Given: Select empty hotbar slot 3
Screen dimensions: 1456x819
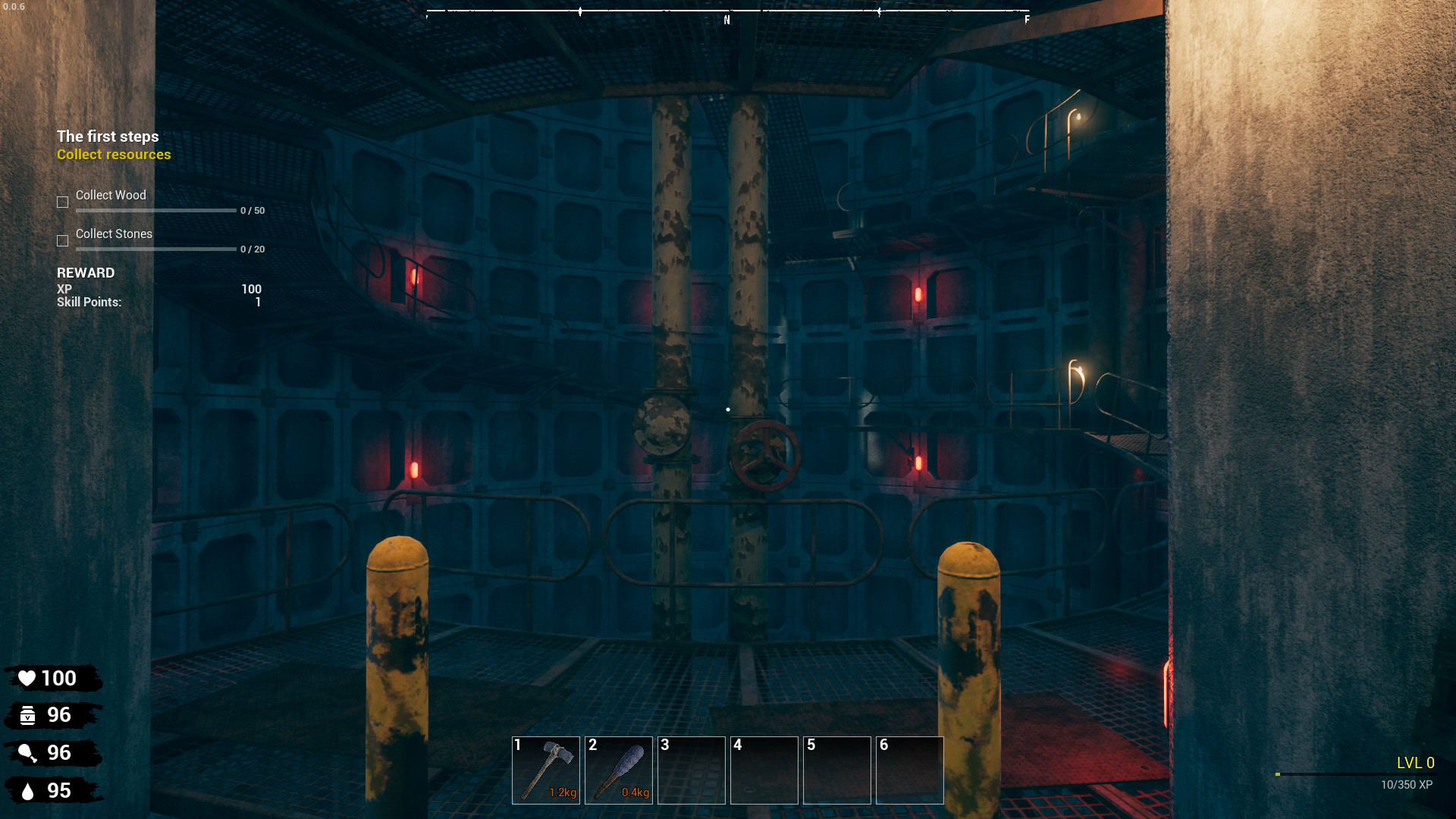Looking at the screenshot, I should 691,770.
